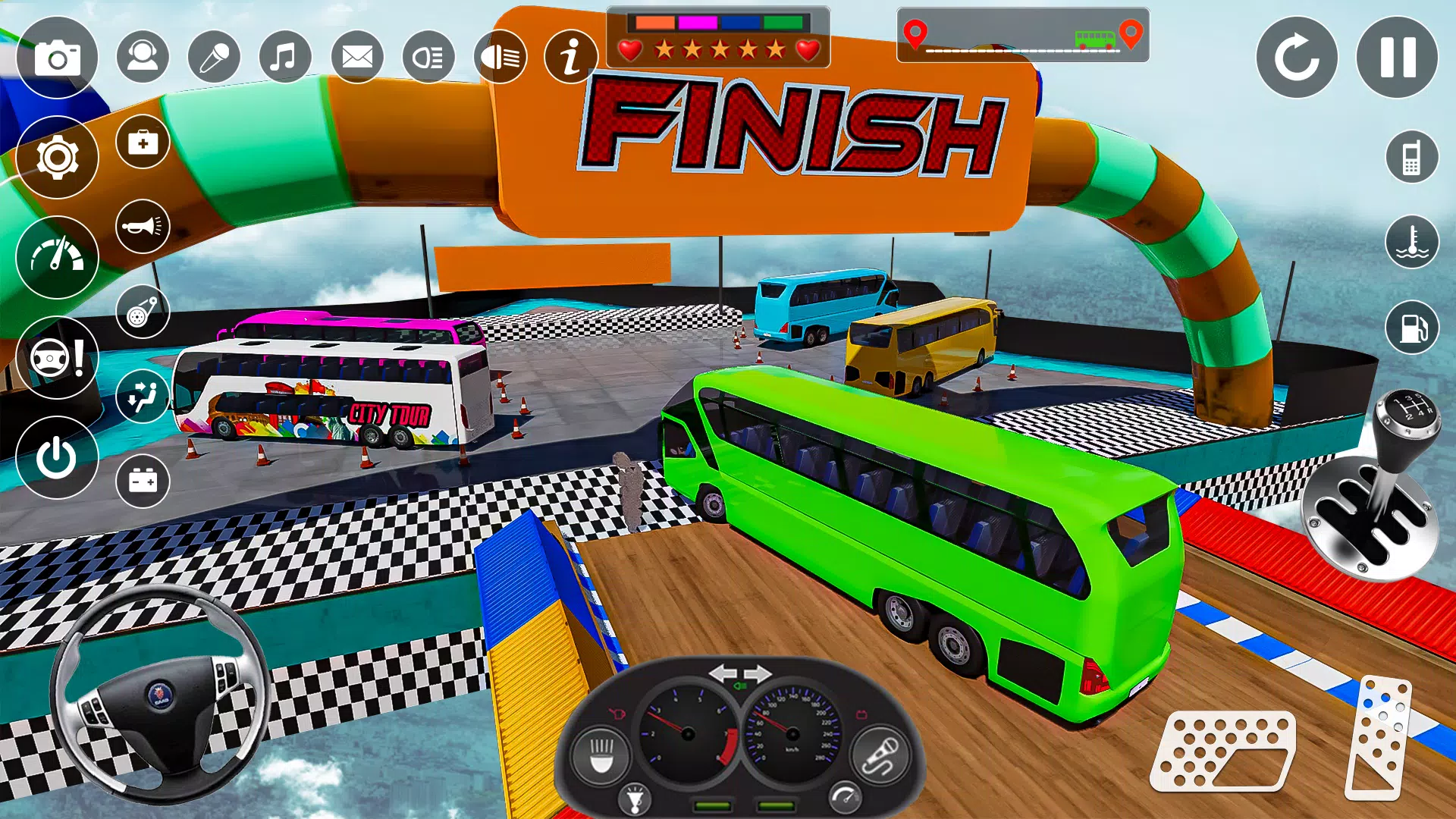Pause the game

1397,58
